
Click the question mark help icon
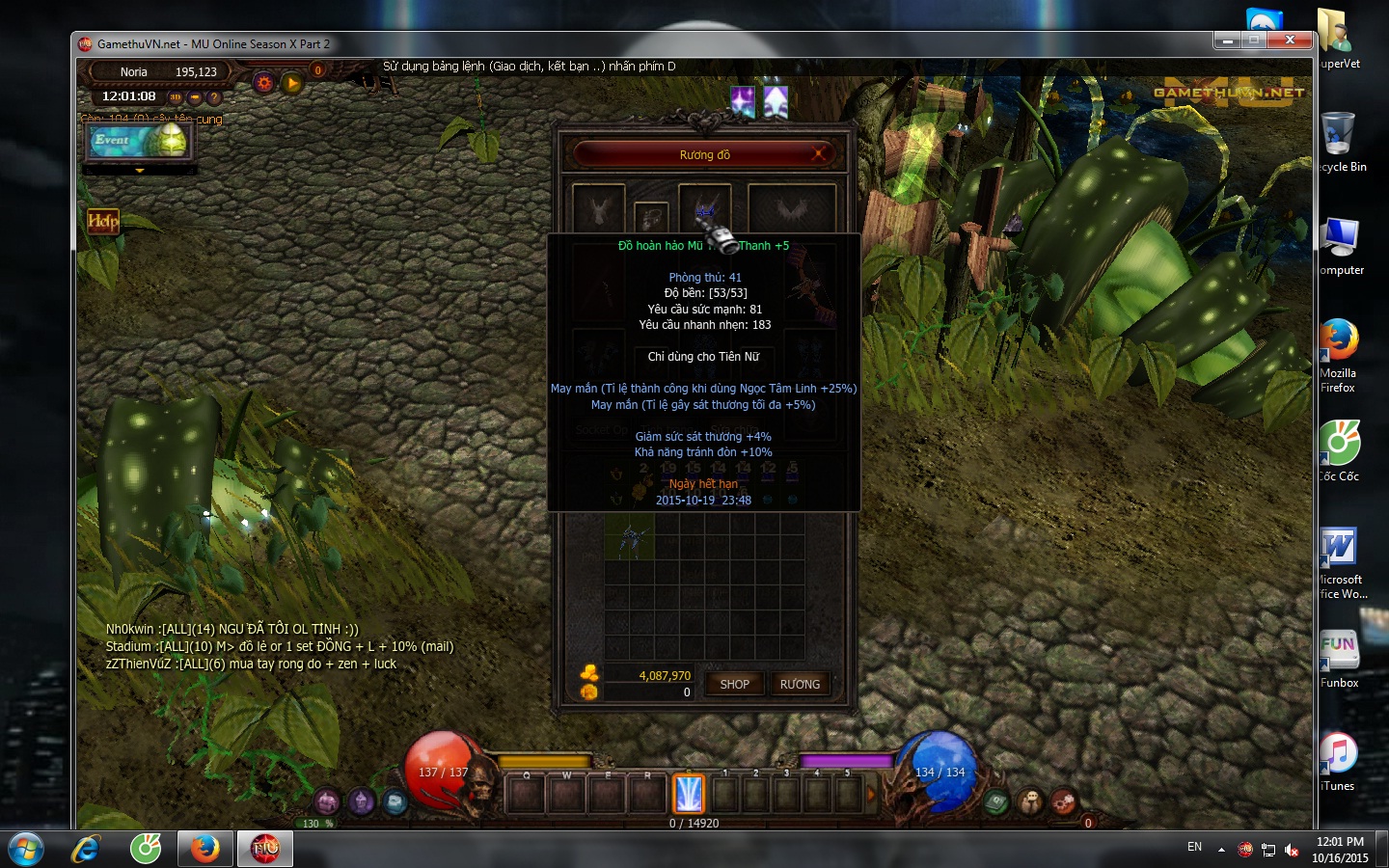(x=214, y=97)
